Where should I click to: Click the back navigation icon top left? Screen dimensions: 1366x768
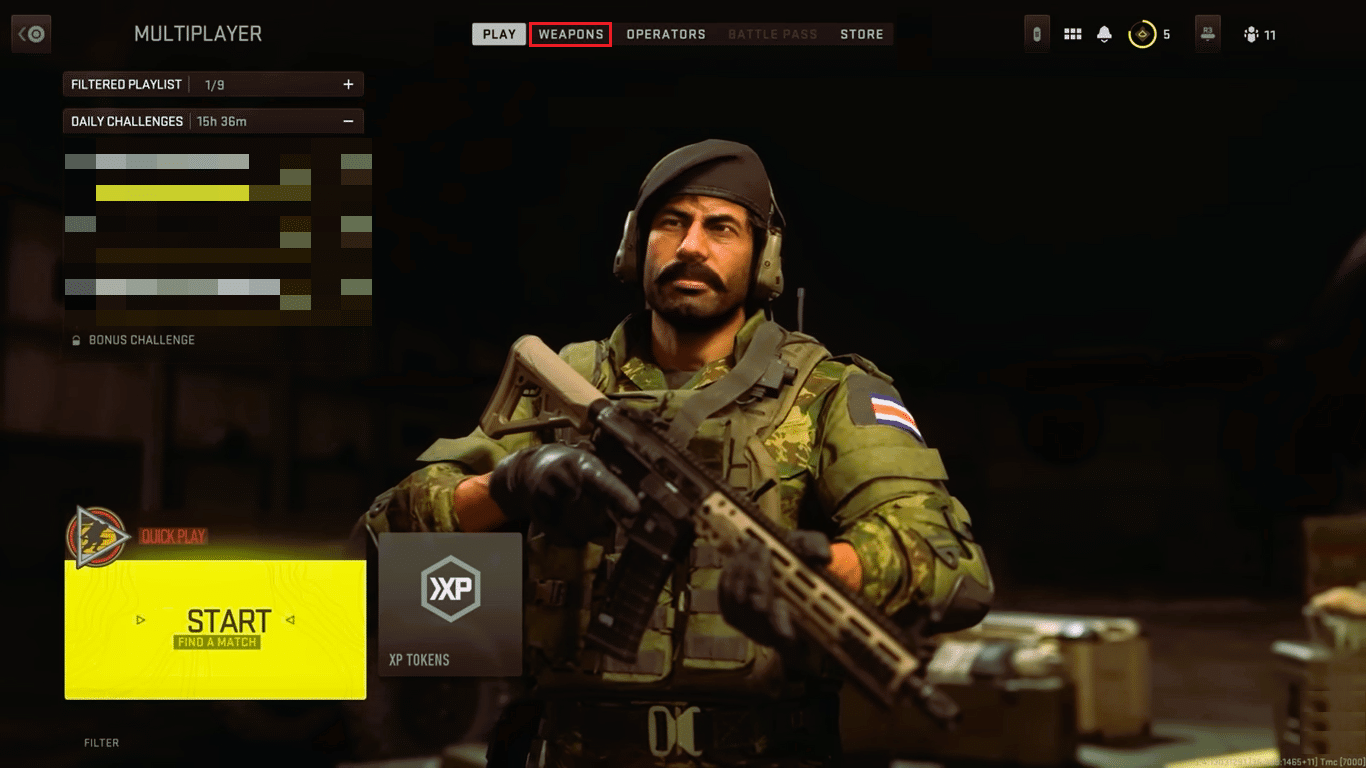point(30,33)
